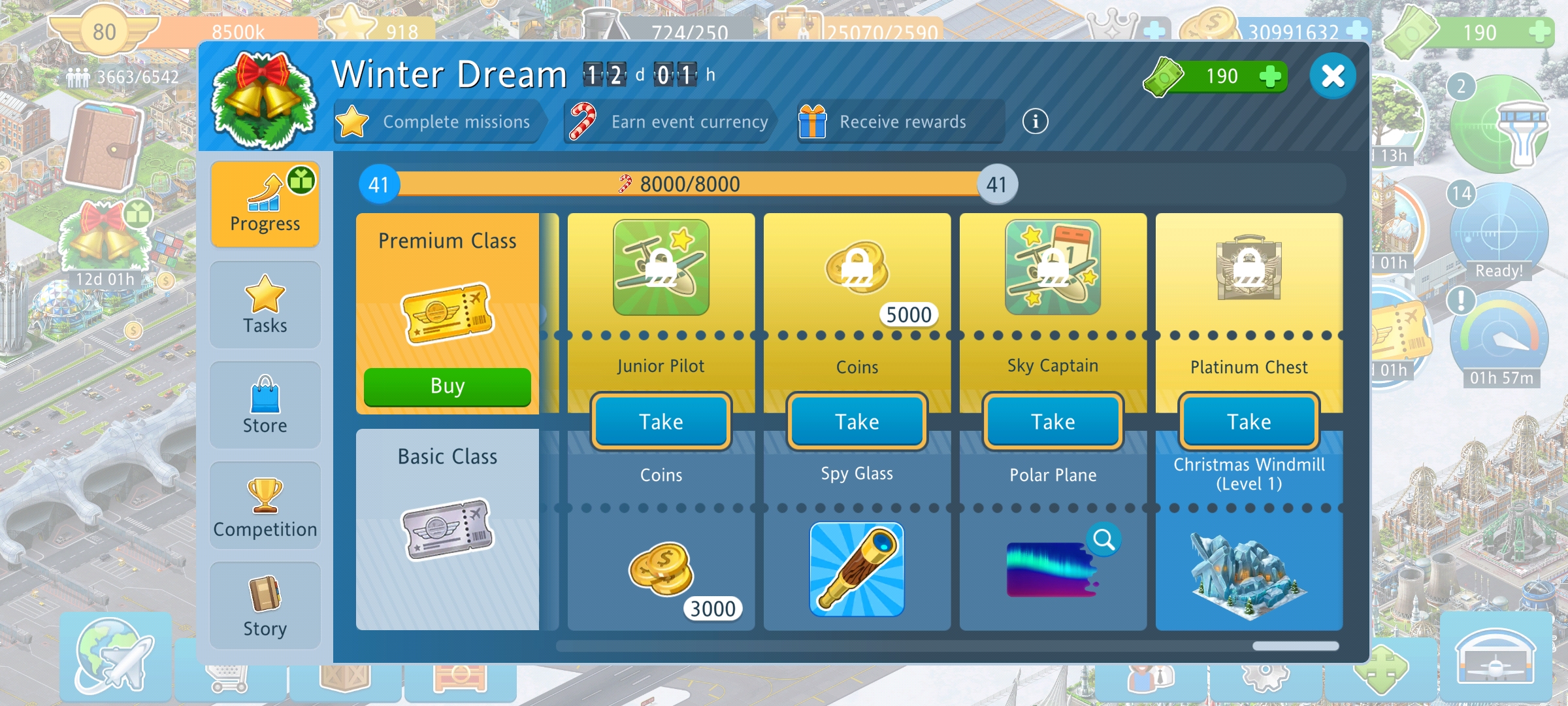
Task: Select the locked Sky Captain reward icon
Action: [x=1053, y=268]
